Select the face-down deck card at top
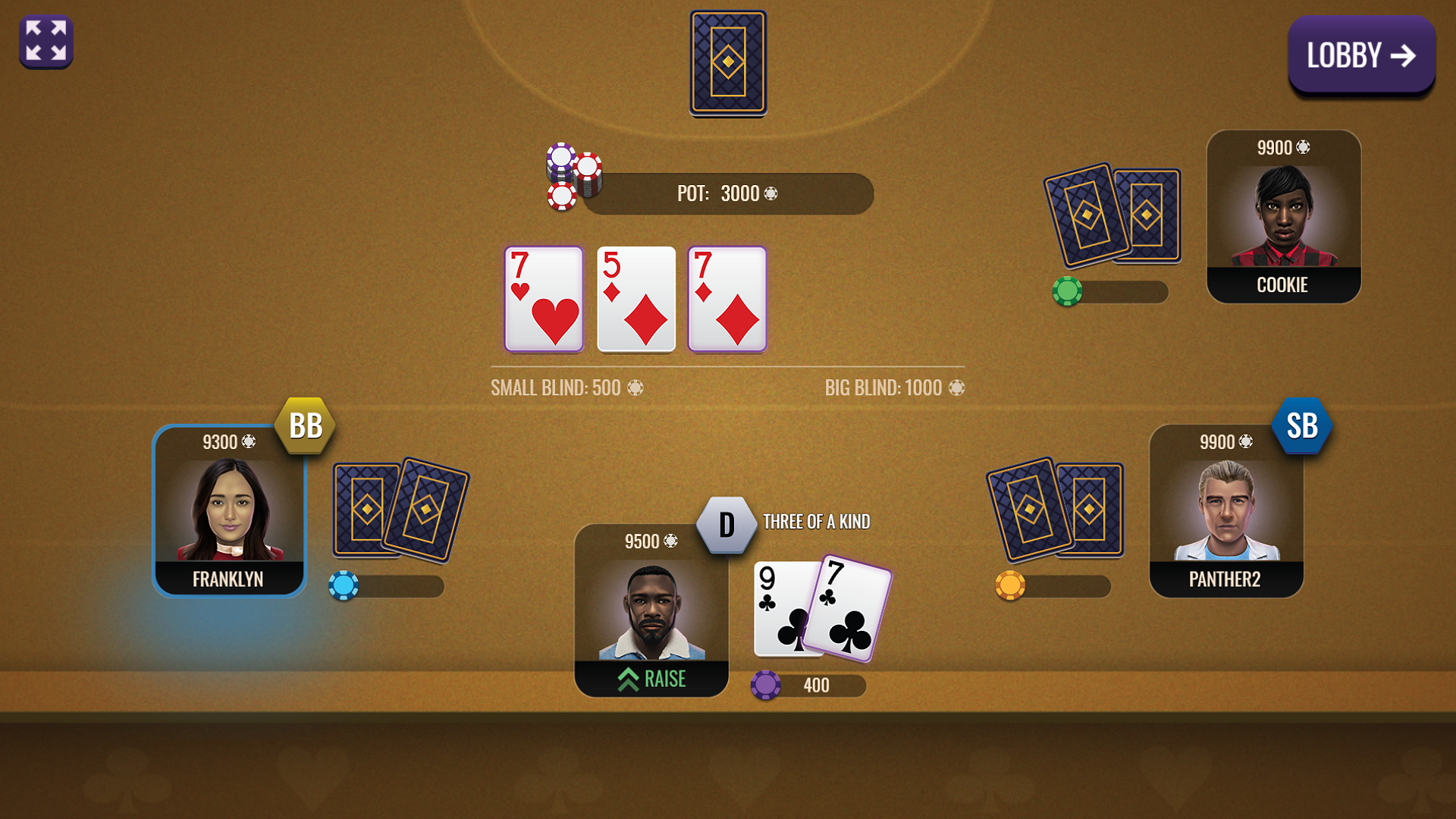Screen dimensions: 1456x819 point(728,63)
